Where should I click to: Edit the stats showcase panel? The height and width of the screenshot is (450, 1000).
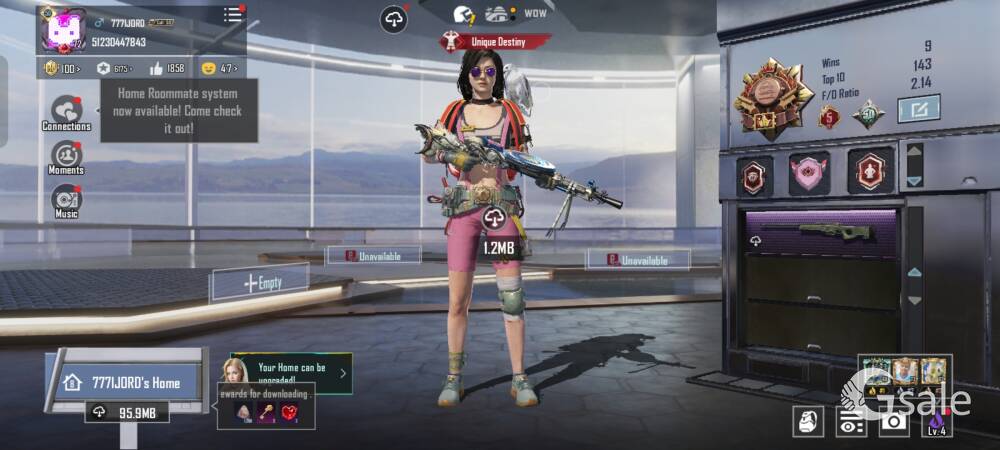(x=918, y=108)
